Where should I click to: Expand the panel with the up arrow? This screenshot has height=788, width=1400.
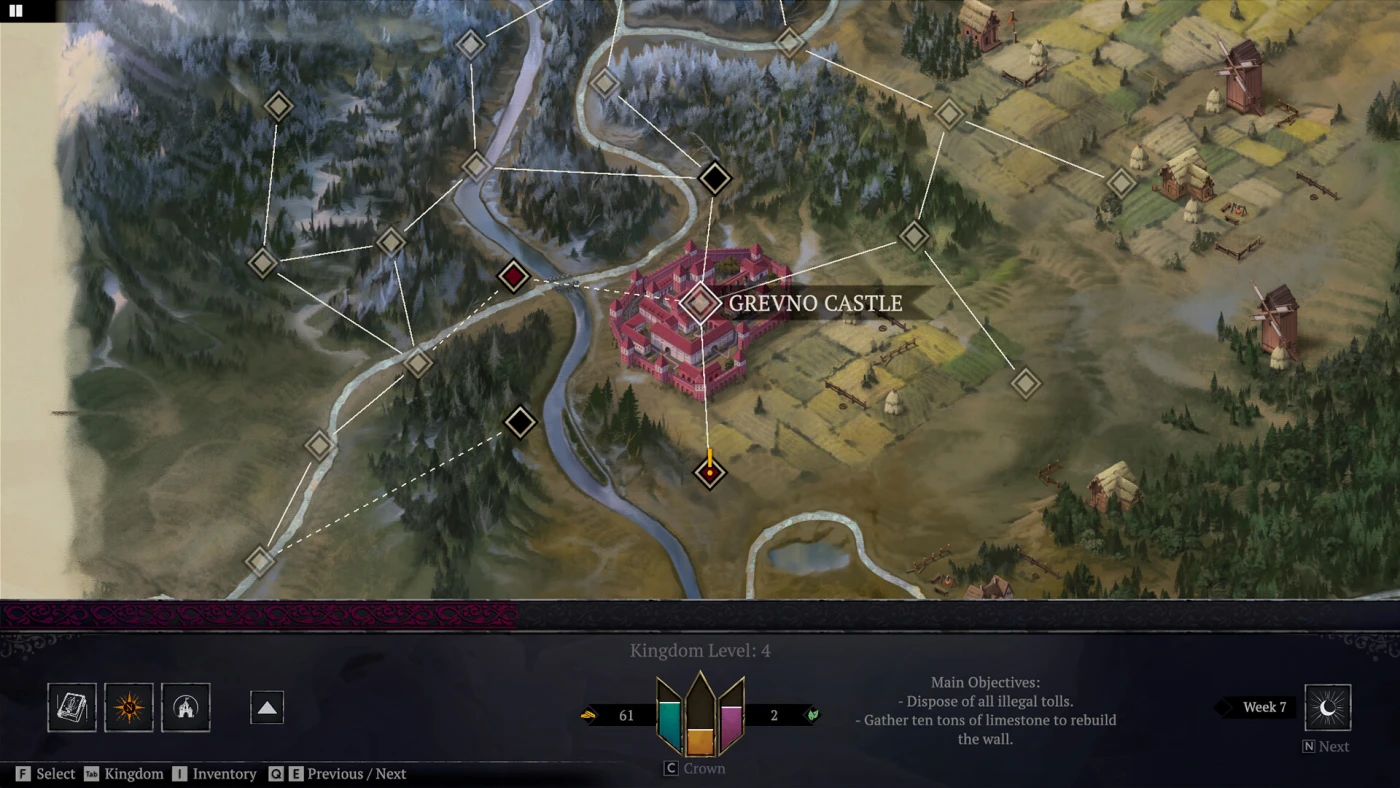click(267, 708)
